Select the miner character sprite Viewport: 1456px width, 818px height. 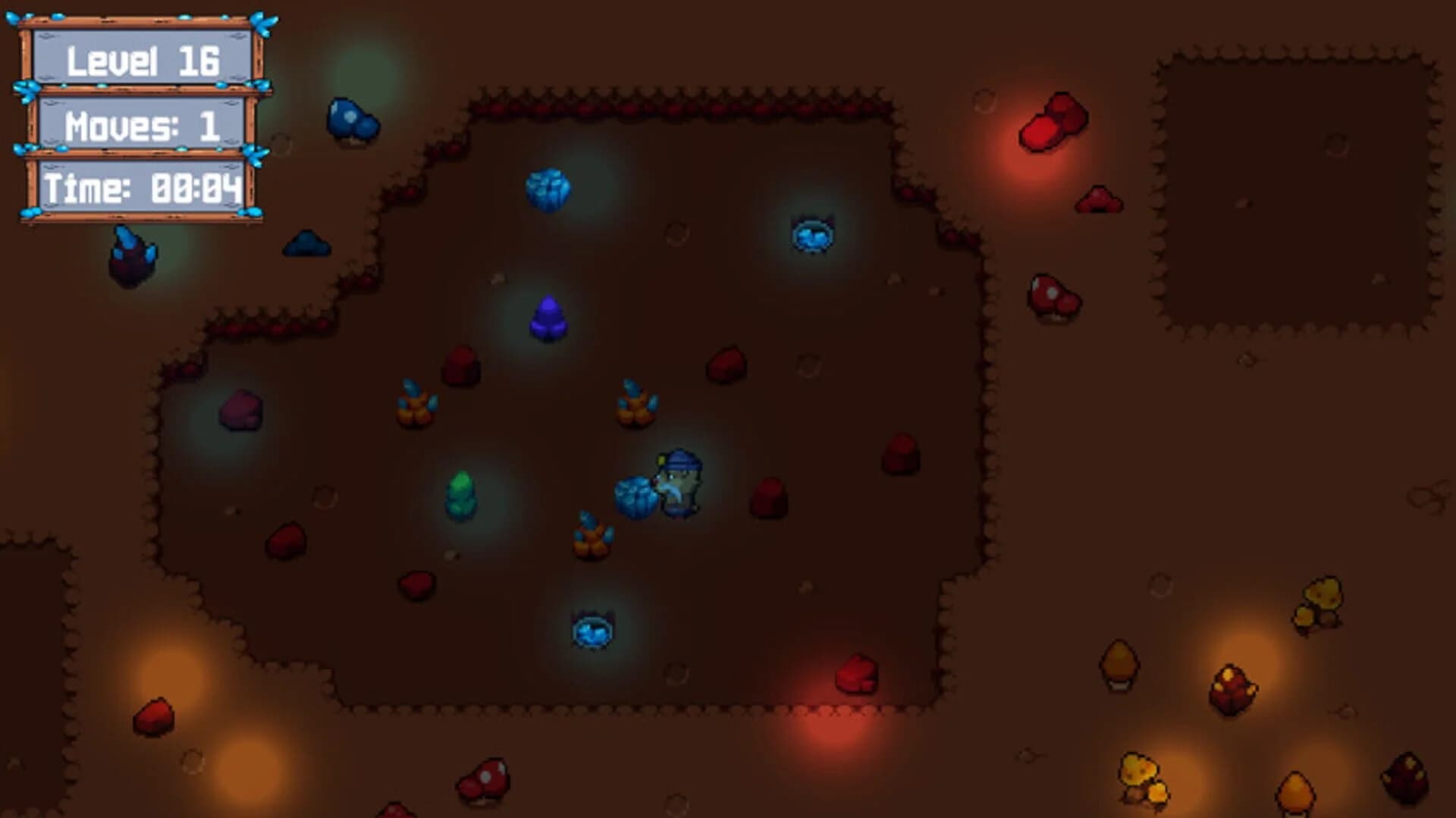(x=679, y=484)
